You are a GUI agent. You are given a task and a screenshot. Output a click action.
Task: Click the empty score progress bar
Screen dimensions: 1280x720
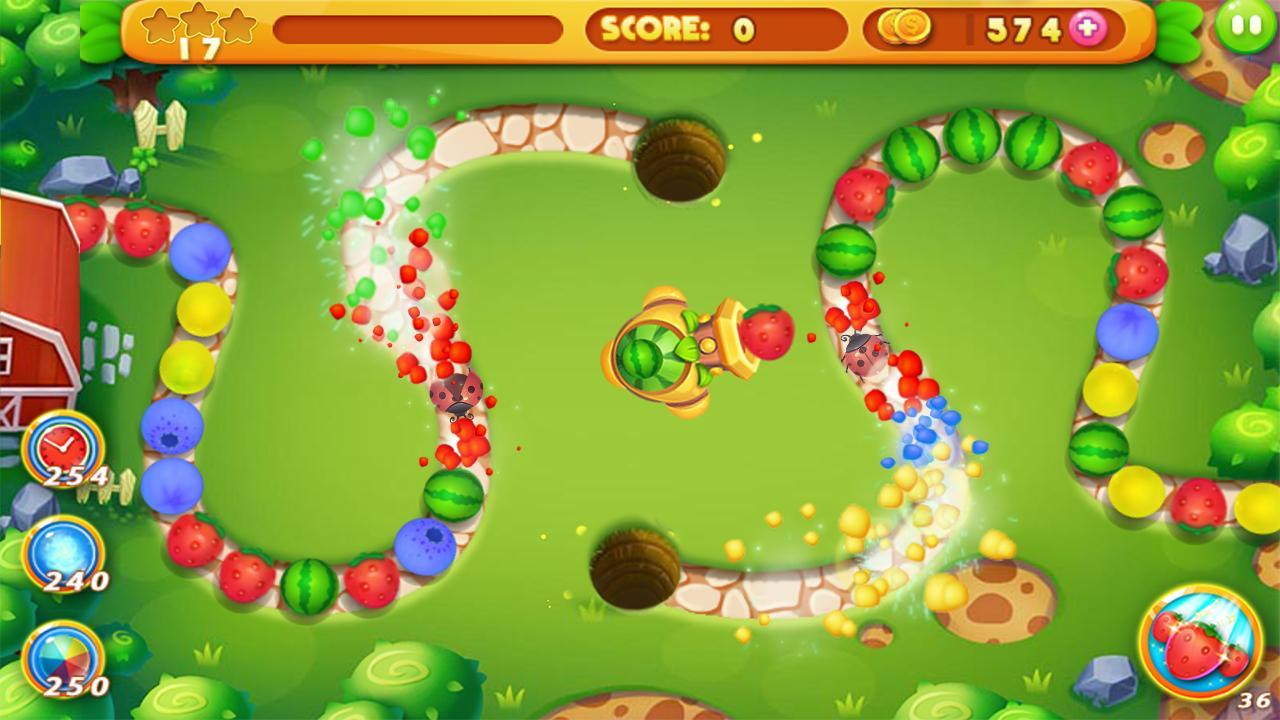click(420, 29)
